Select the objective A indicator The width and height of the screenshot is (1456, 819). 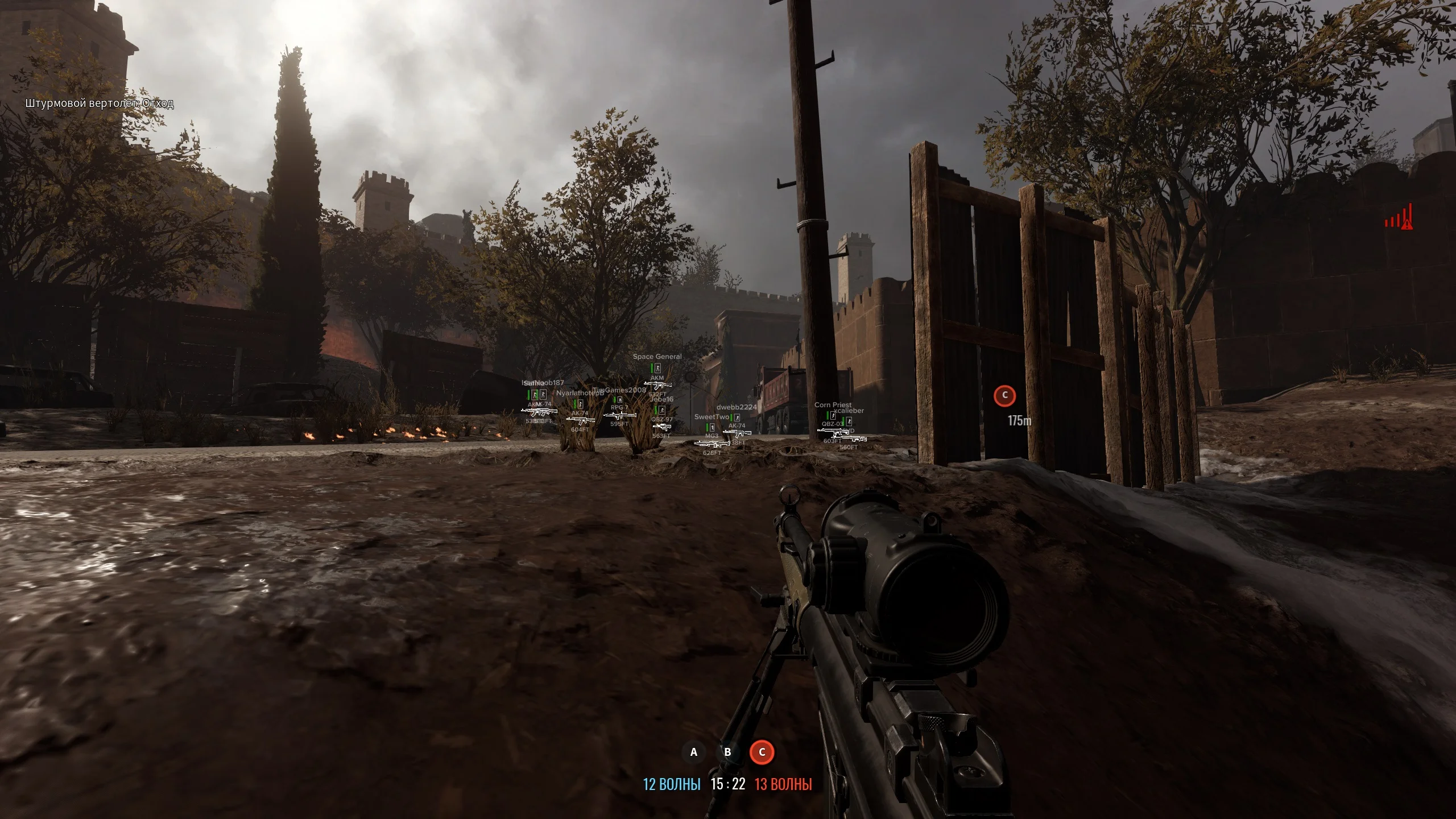(x=693, y=752)
